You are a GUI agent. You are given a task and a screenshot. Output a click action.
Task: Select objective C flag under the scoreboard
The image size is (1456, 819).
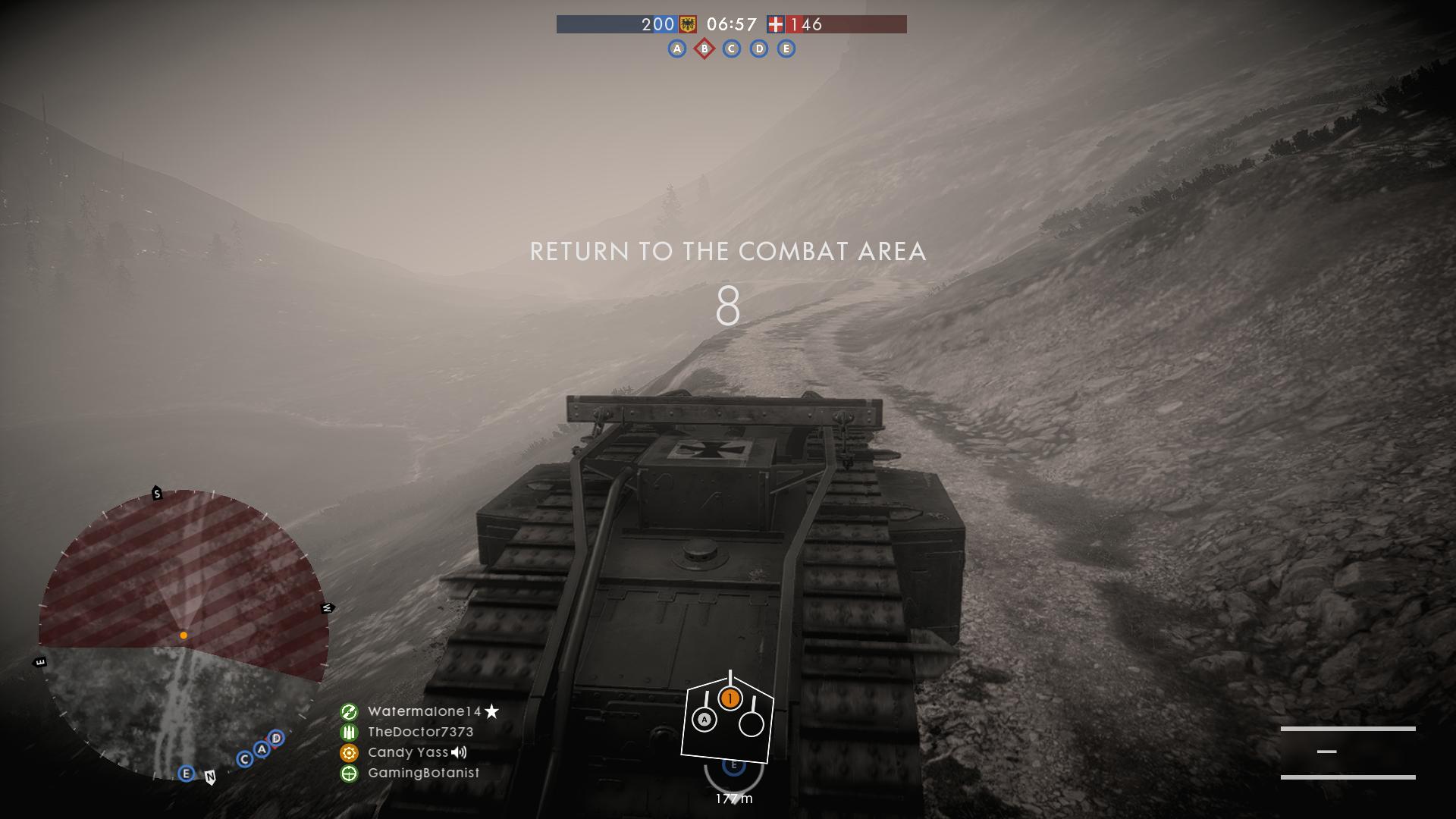coord(732,49)
